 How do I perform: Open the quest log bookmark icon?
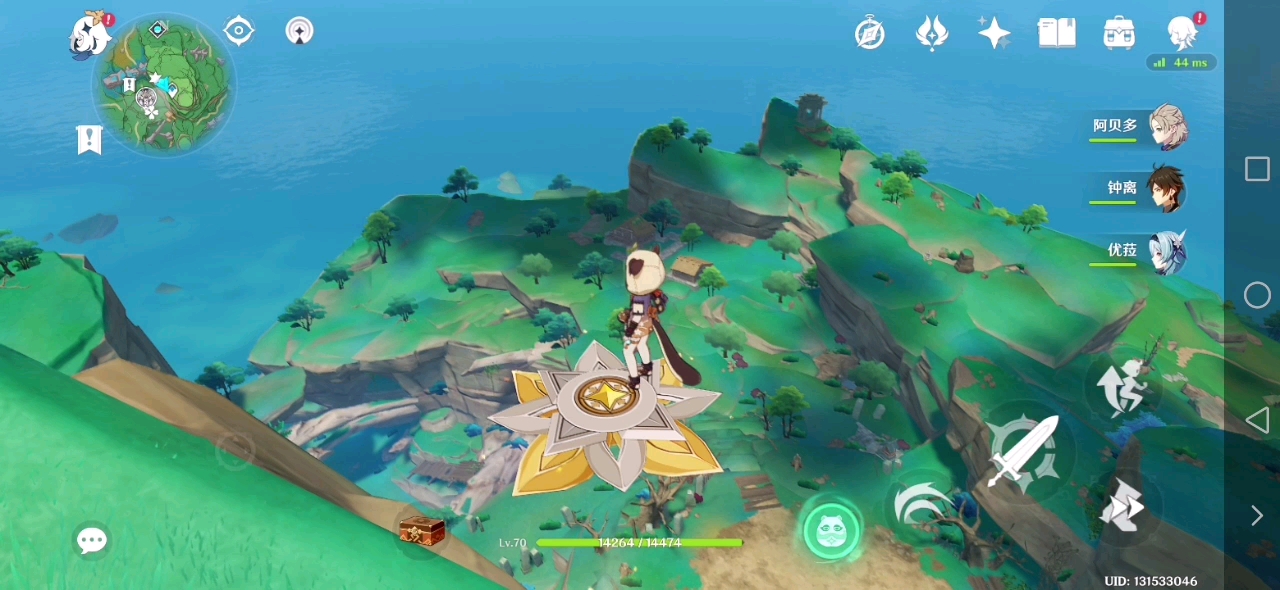point(89,139)
